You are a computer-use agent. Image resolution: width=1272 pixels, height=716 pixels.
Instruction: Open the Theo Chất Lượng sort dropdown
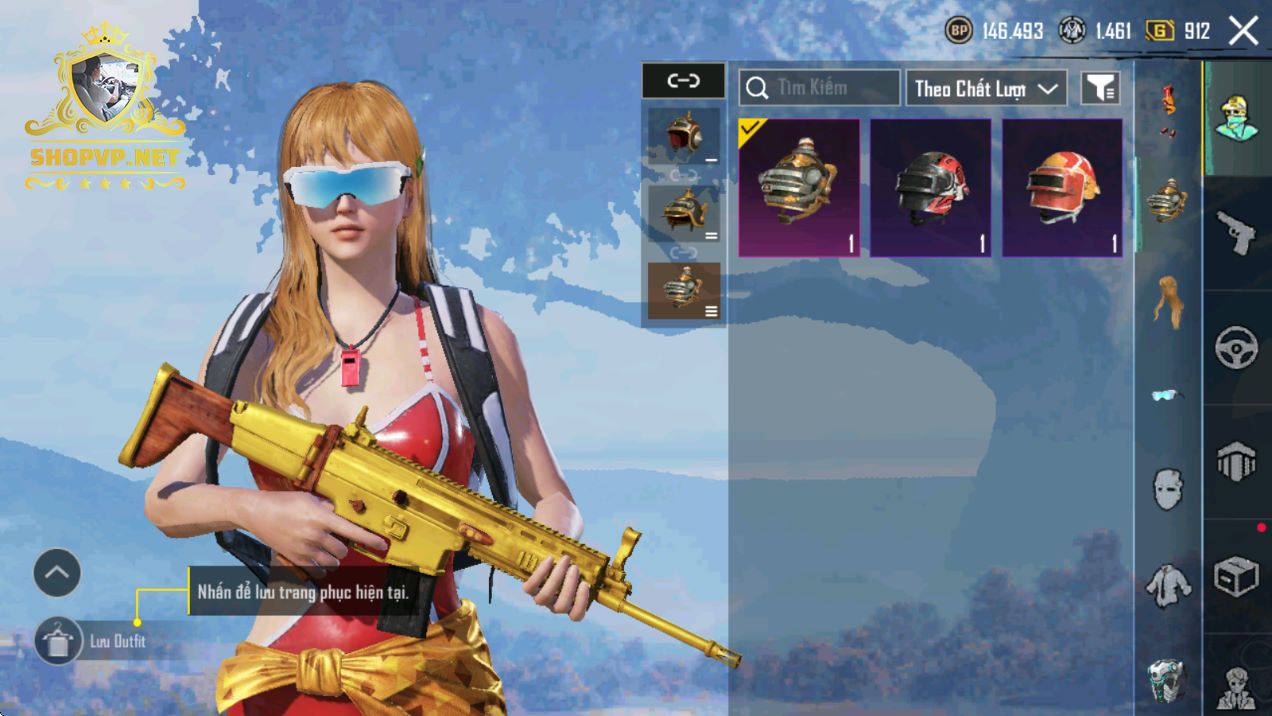pos(986,88)
